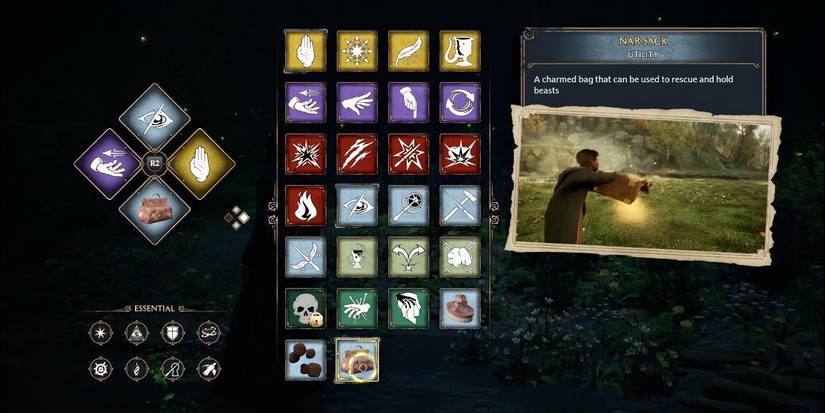Select the yellow goblet spell
Image resolution: width=825 pixels, height=413 pixels.
click(460, 50)
